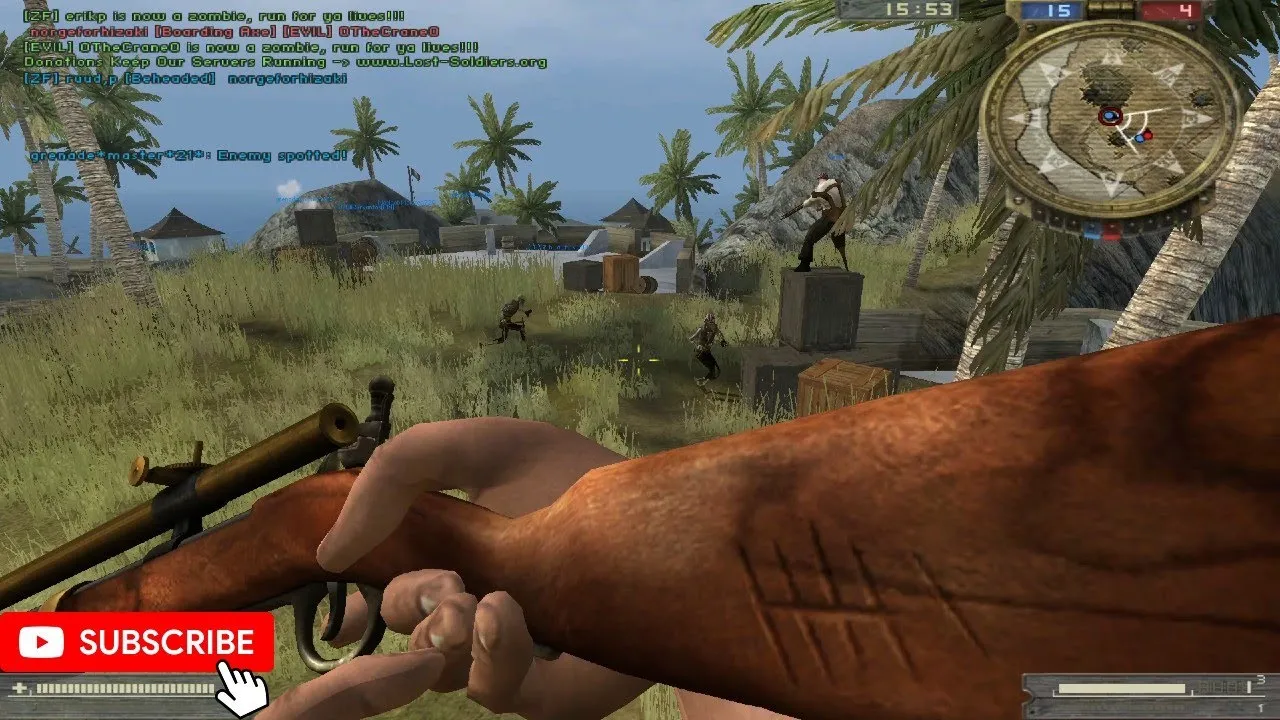Click the blue team flag score icon
This screenshot has height=720, width=1280.
tap(1037, 11)
